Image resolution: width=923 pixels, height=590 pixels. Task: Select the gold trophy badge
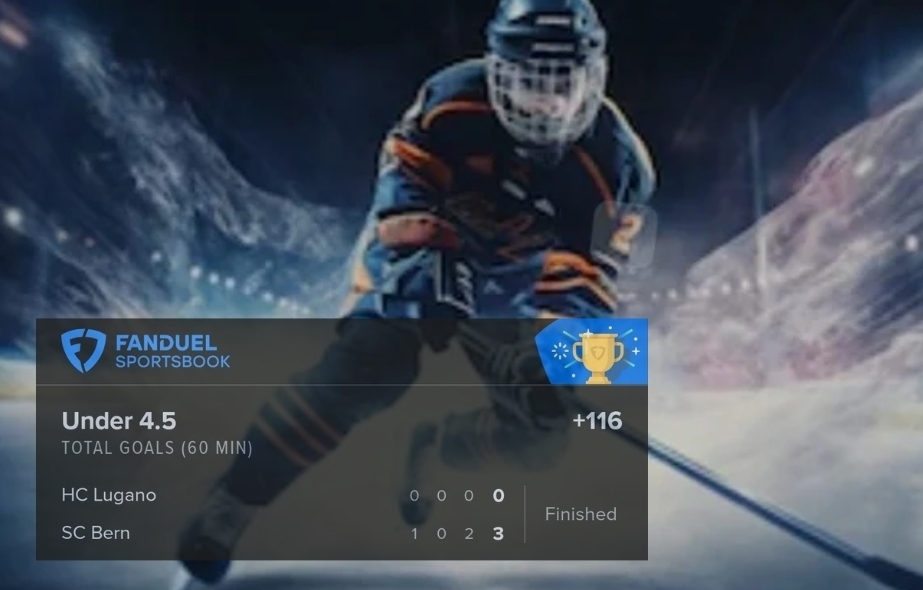coord(597,353)
